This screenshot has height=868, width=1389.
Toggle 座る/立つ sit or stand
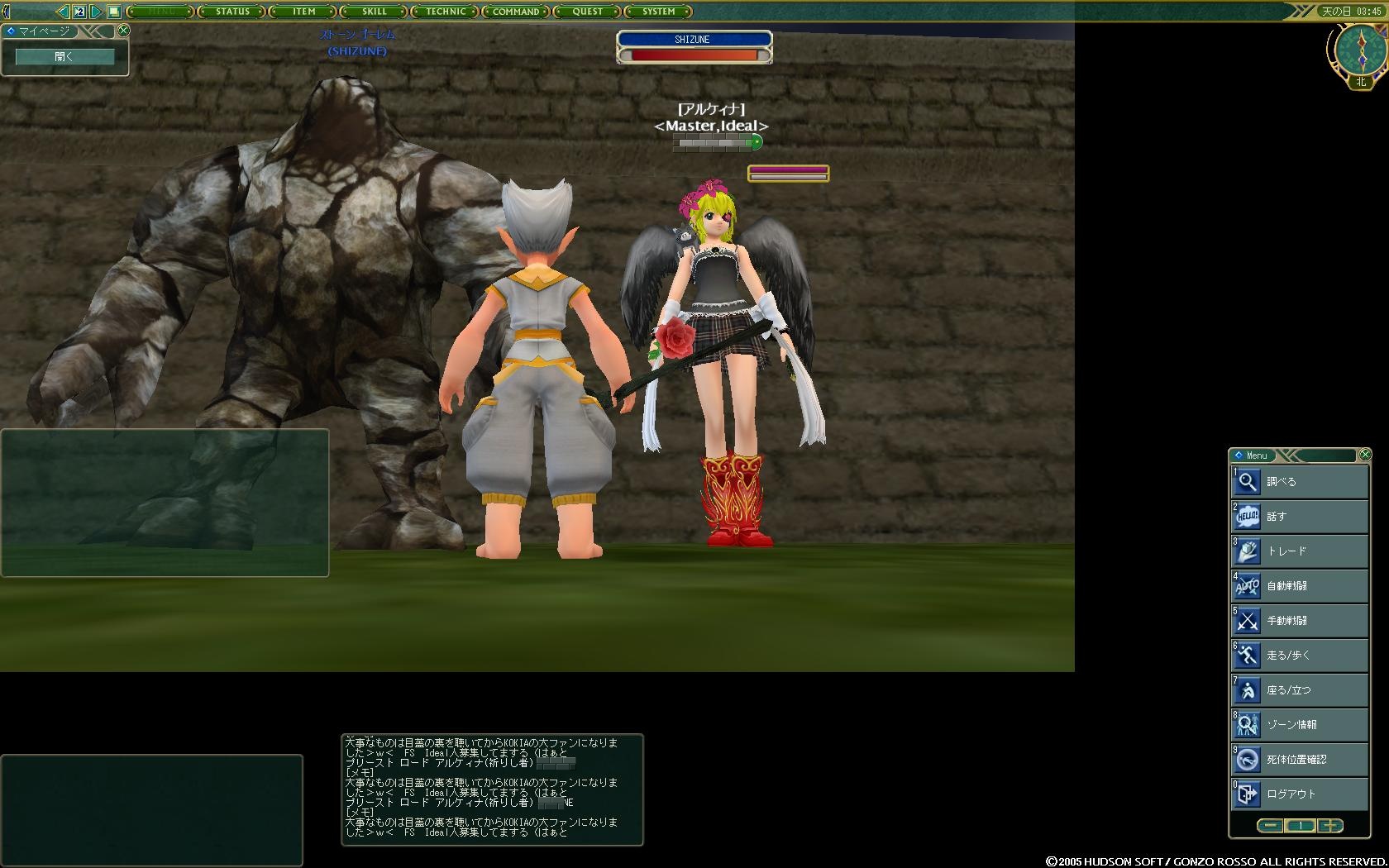click(x=1299, y=690)
